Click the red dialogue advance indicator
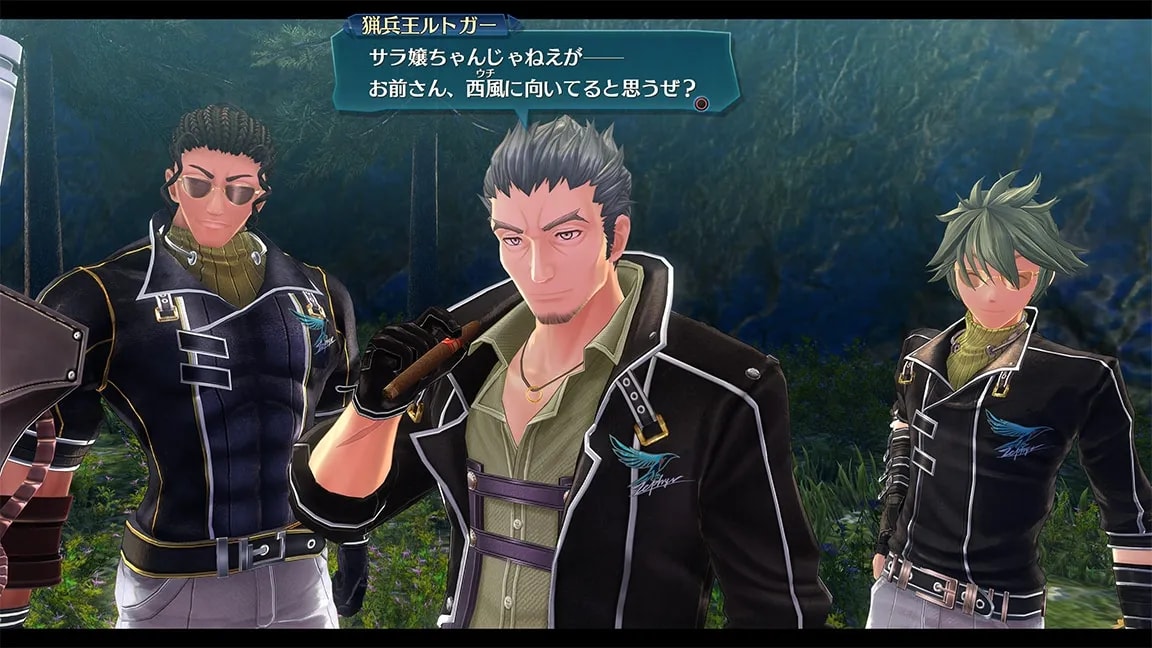This screenshot has height=648, width=1152. point(703,101)
